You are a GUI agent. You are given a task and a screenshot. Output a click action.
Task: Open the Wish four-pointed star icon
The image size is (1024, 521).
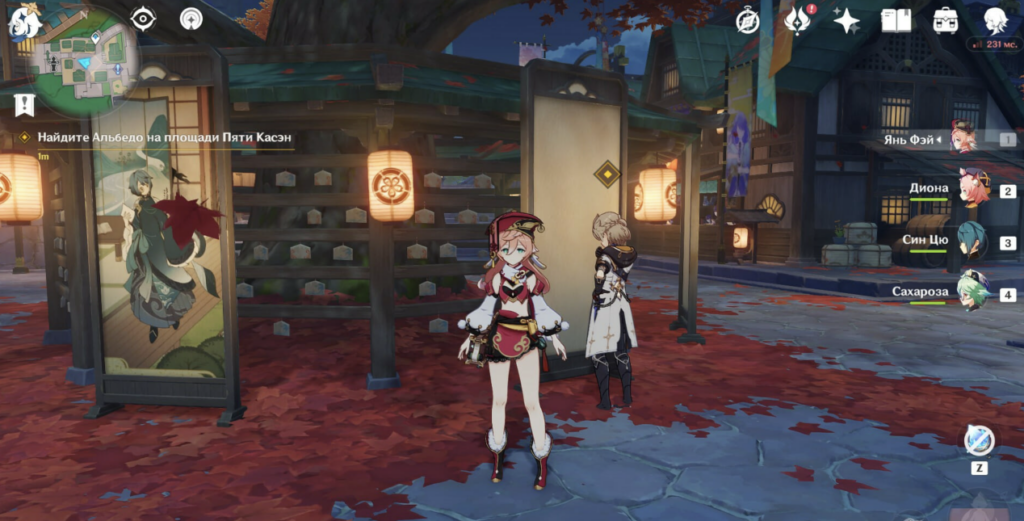[847, 20]
